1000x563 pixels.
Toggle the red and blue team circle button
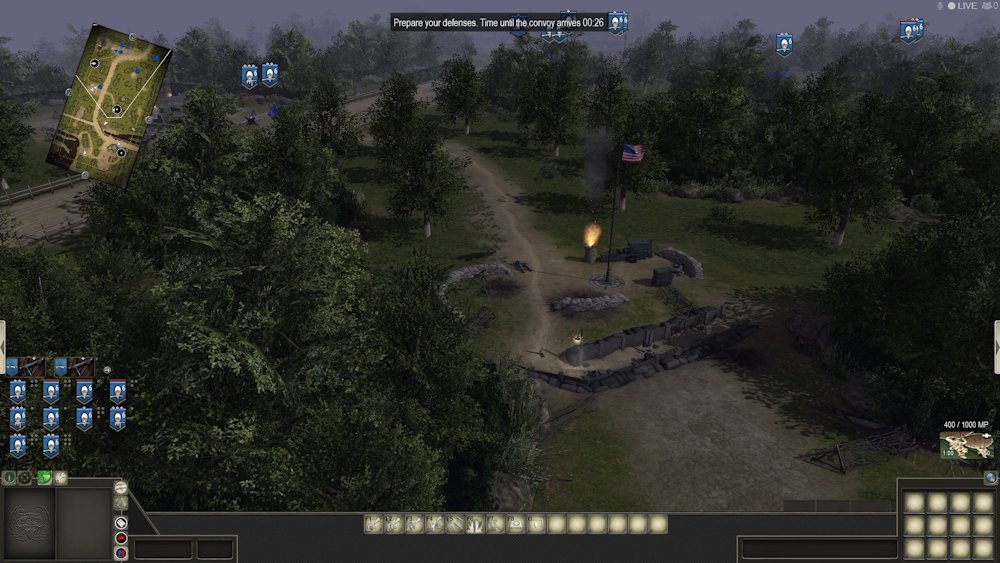pos(121,554)
